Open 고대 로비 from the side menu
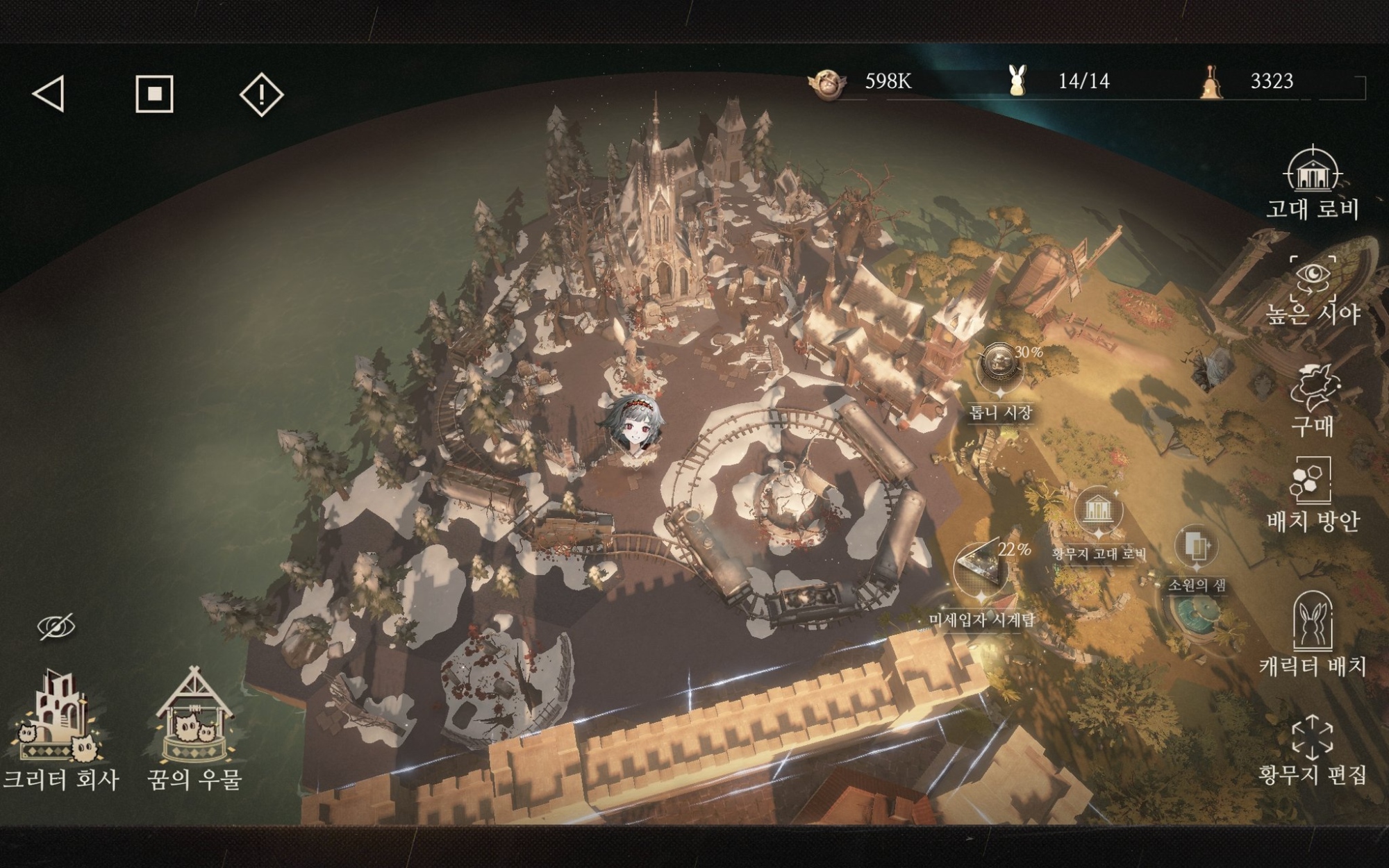1389x868 pixels. 1312,183
